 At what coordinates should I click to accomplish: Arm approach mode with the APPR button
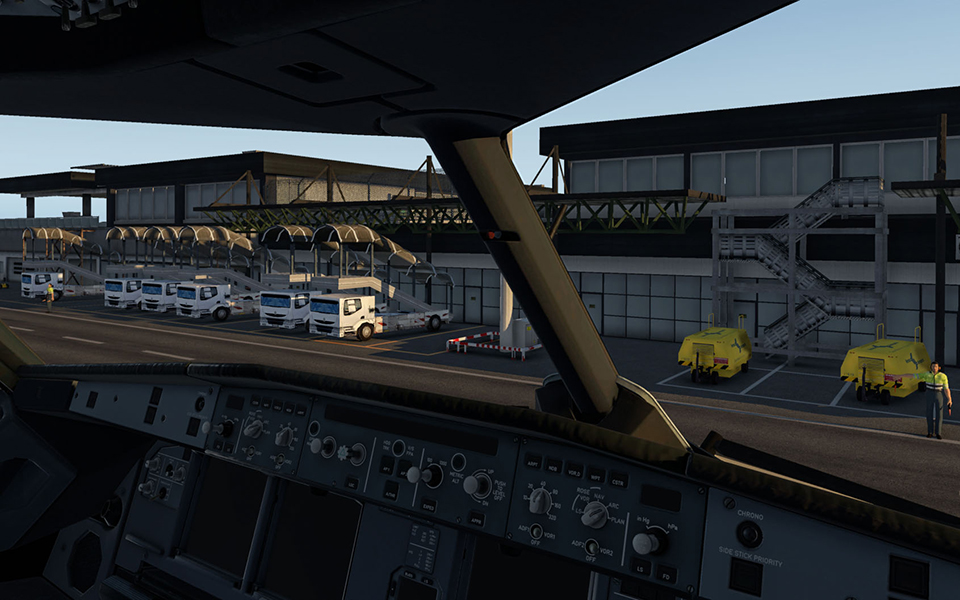click(x=478, y=518)
